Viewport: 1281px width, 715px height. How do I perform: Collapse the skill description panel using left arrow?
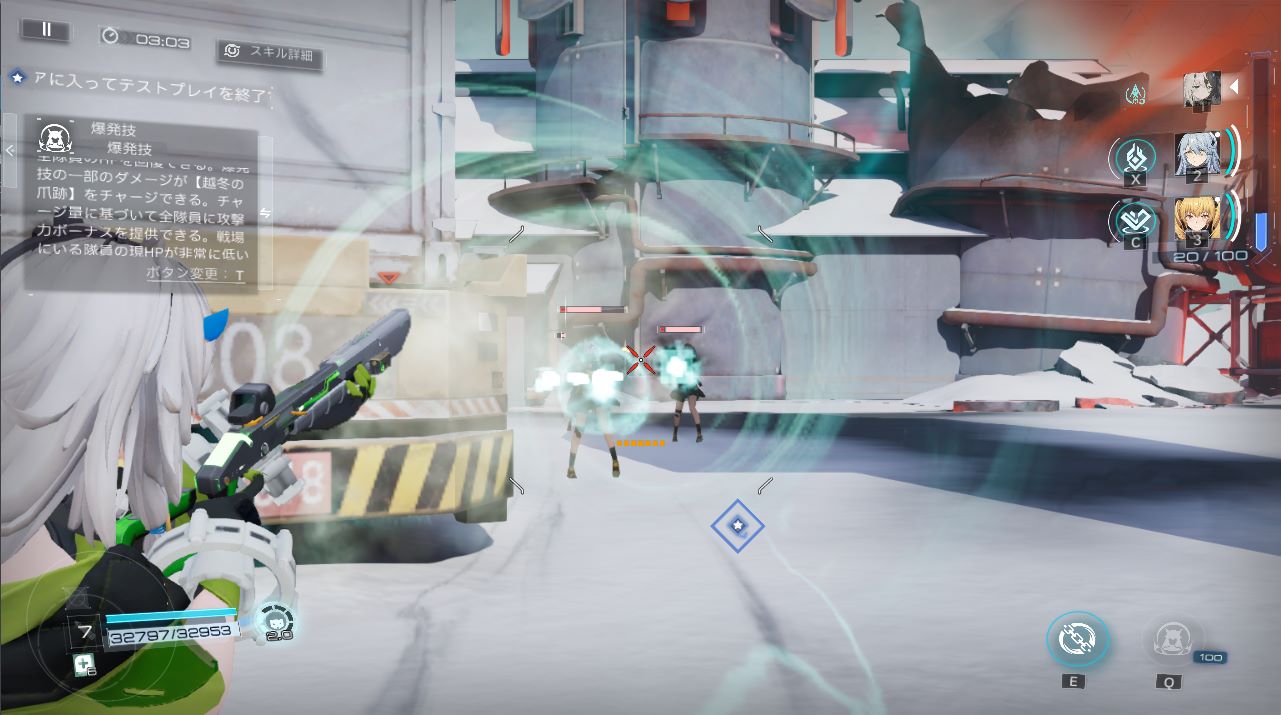coord(9,151)
